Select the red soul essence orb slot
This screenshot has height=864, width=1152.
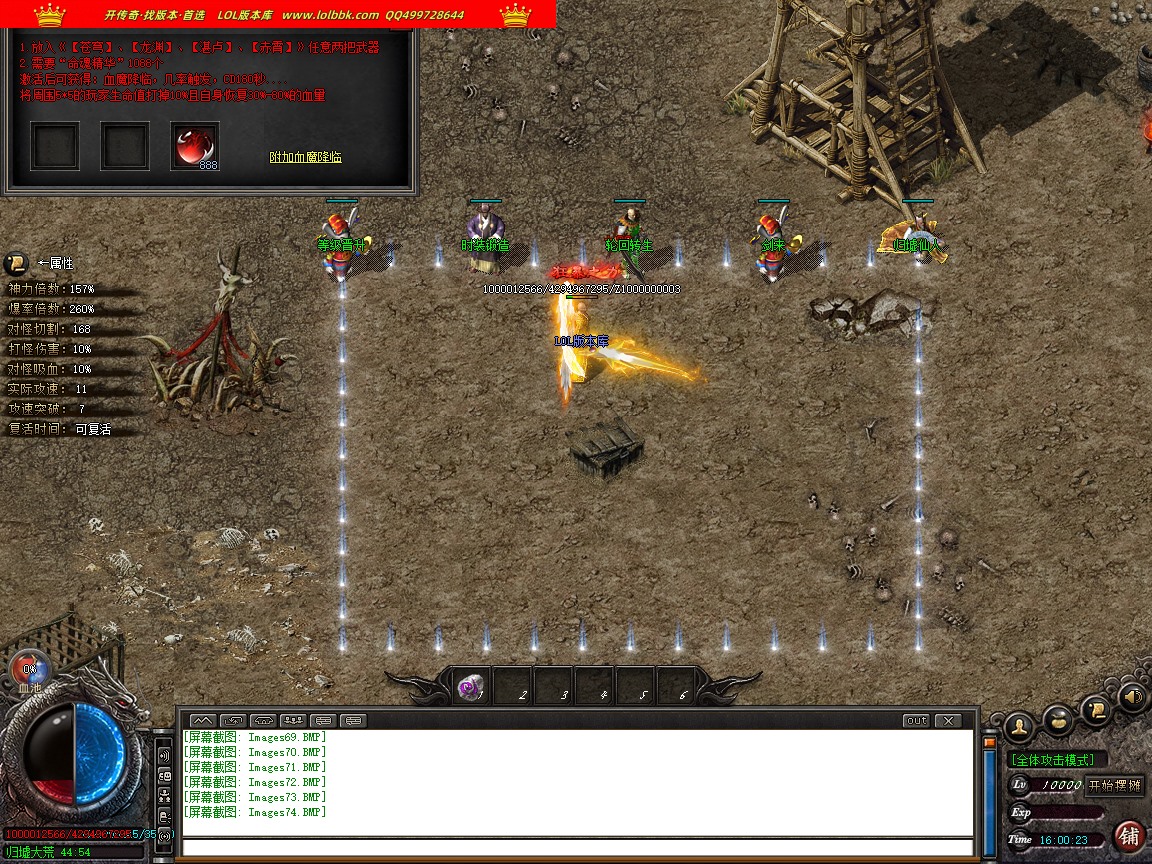coord(194,146)
